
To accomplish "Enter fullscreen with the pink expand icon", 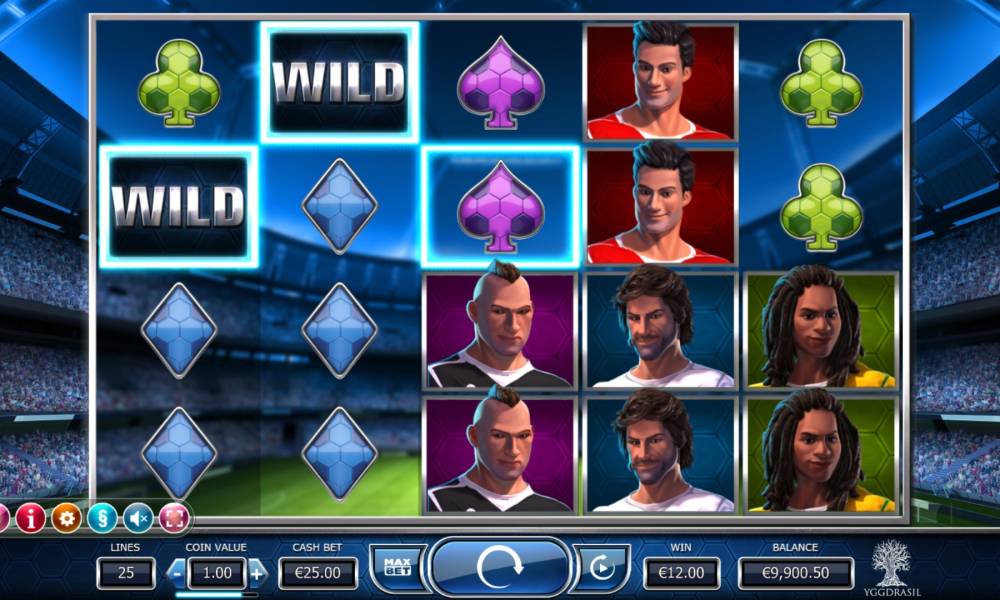I will 174,517.
